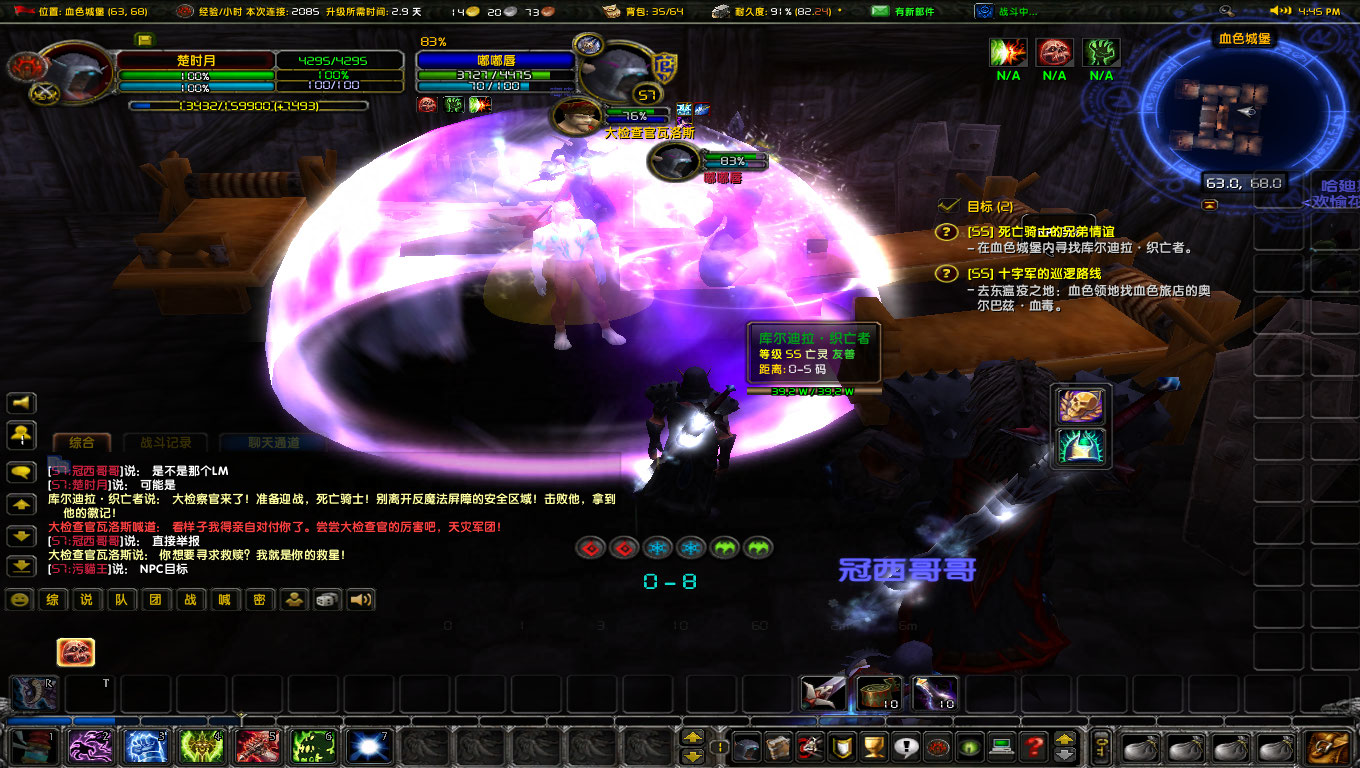Open the character info micro menu icon

coord(748,746)
